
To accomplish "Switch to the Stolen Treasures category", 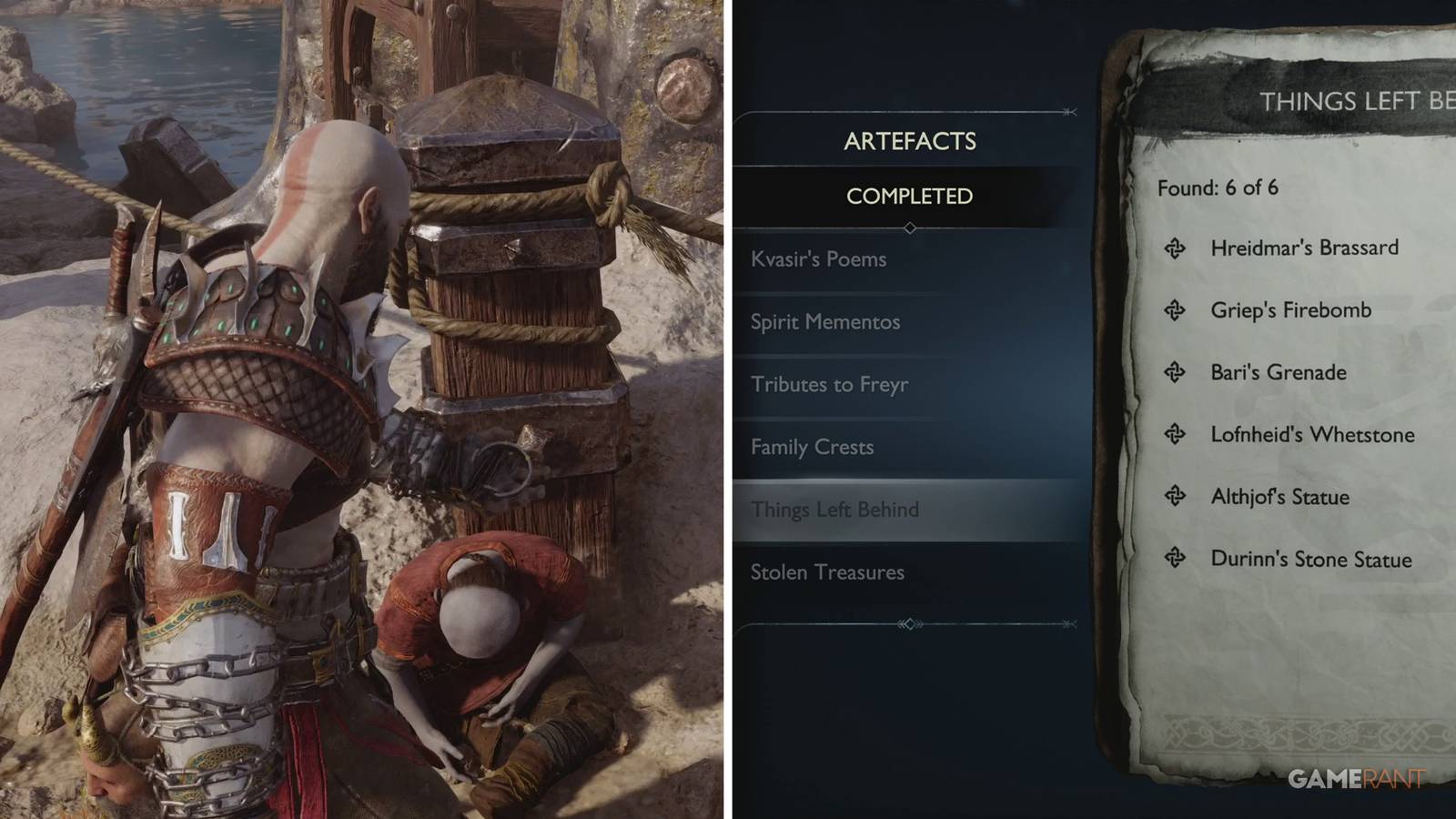I will [826, 572].
